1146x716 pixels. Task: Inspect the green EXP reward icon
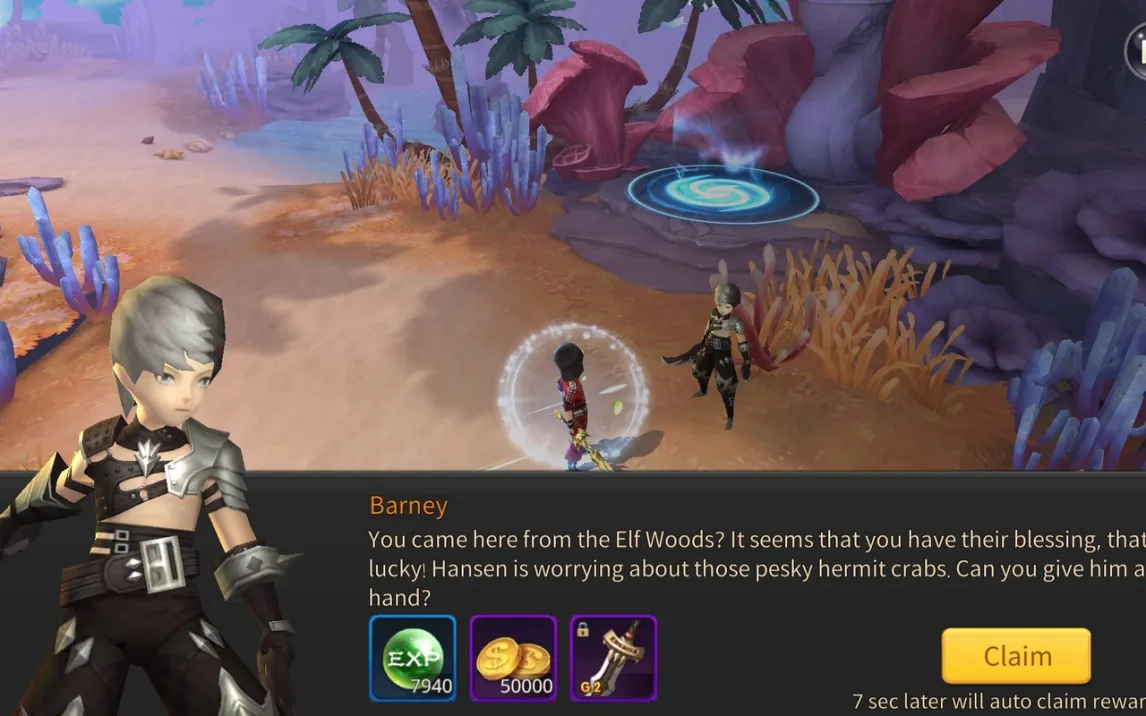pos(412,657)
